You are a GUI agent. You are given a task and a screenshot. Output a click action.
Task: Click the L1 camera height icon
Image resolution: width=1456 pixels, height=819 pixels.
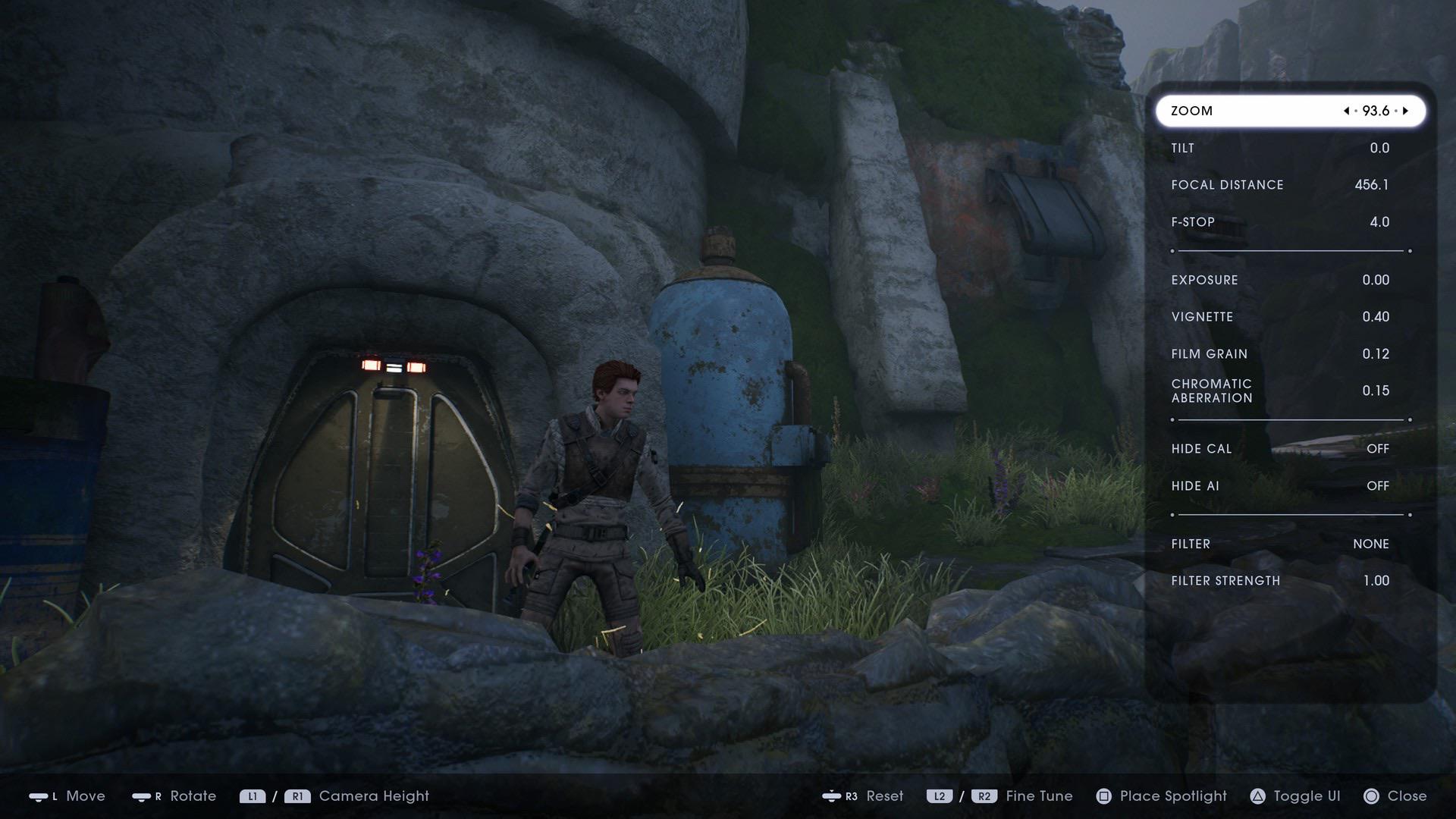(x=252, y=796)
